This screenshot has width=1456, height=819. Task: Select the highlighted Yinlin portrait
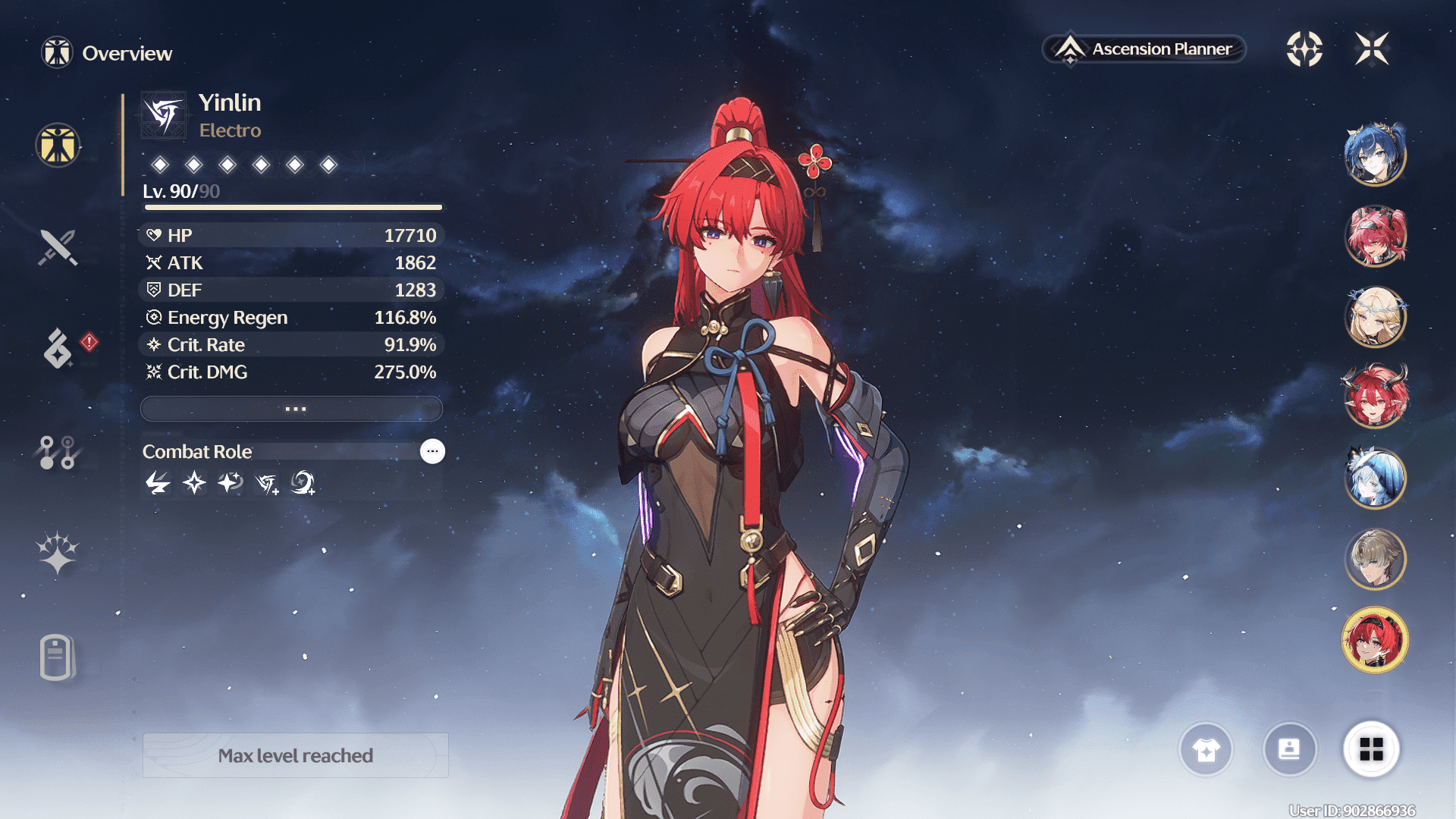click(x=1375, y=640)
